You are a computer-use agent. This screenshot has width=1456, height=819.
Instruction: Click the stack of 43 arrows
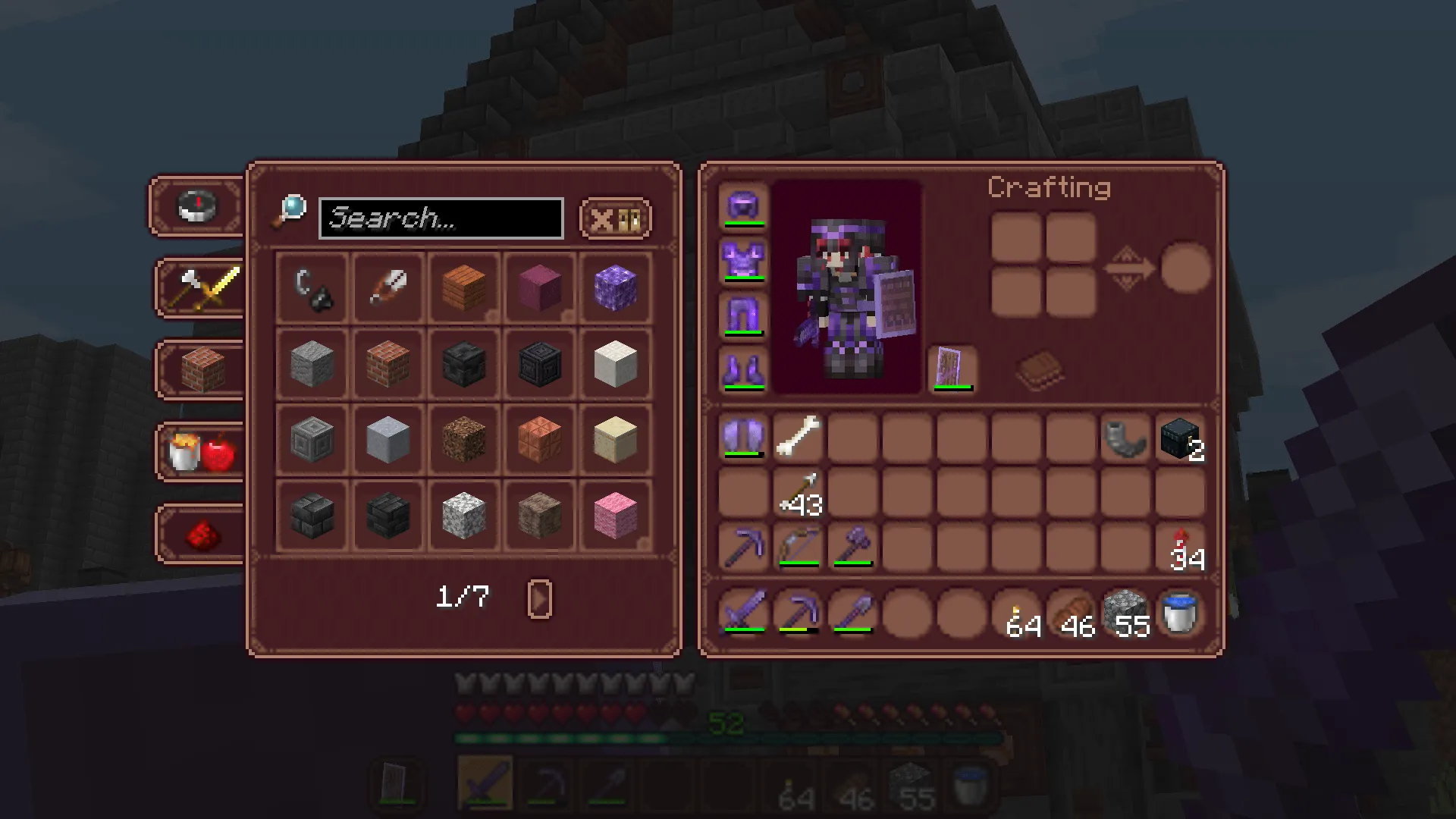(x=799, y=493)
